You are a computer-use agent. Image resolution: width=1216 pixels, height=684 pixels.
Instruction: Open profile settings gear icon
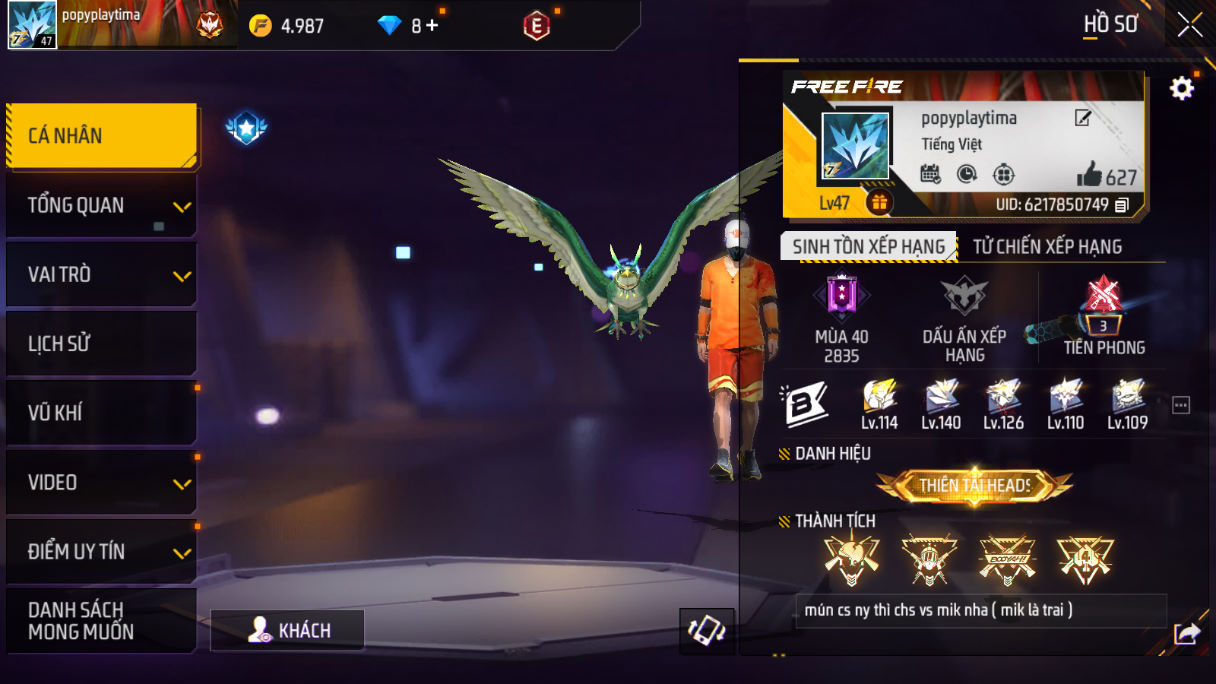(x=1182, y=89)
